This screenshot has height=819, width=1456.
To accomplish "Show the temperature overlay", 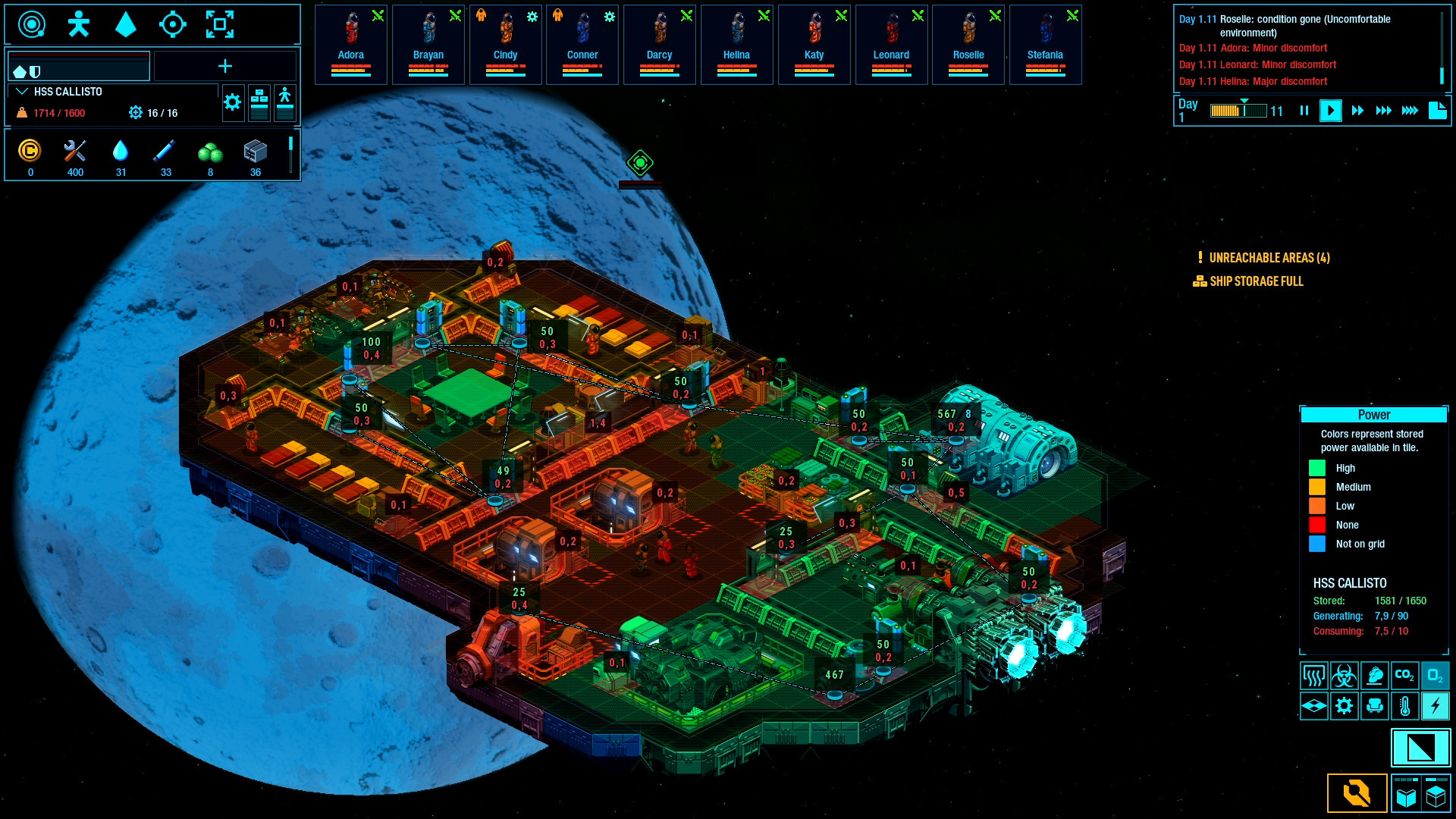I will pyautogui.click(x=1405, y=706).
